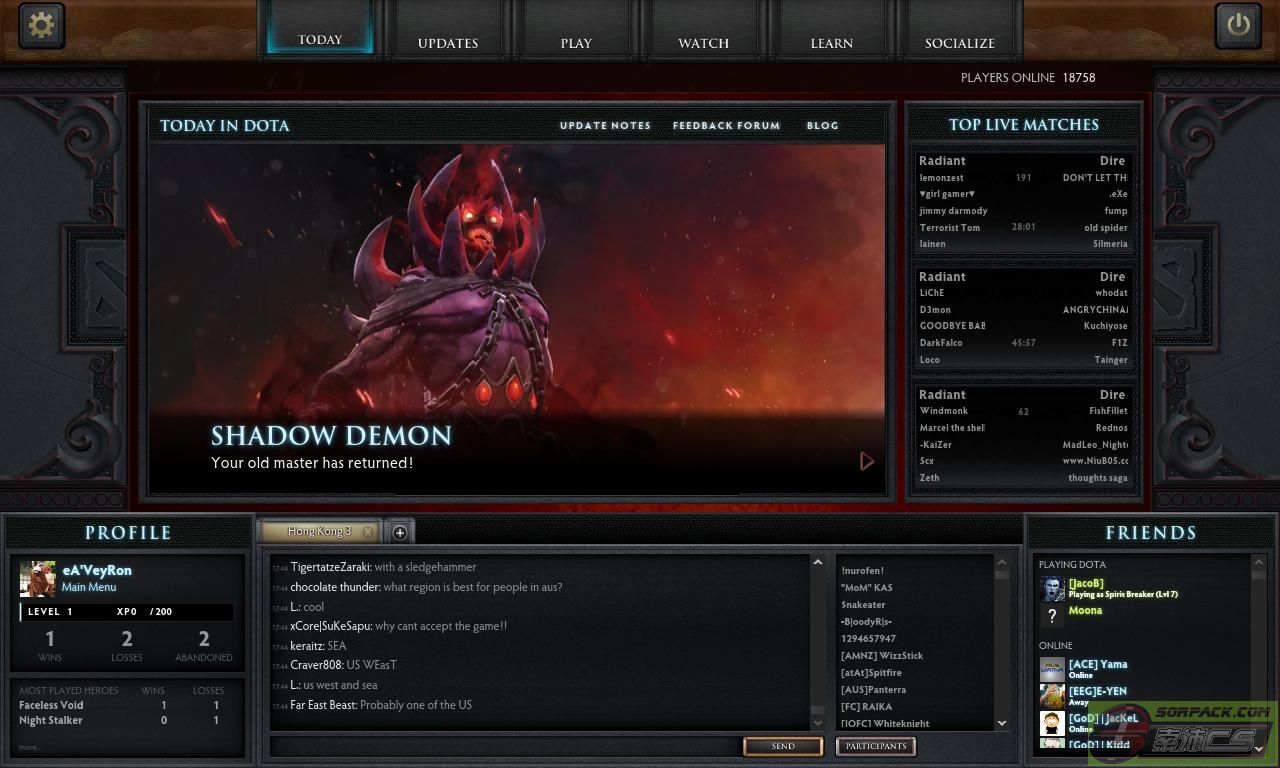Open the Socialize tab

click(959, 43)
